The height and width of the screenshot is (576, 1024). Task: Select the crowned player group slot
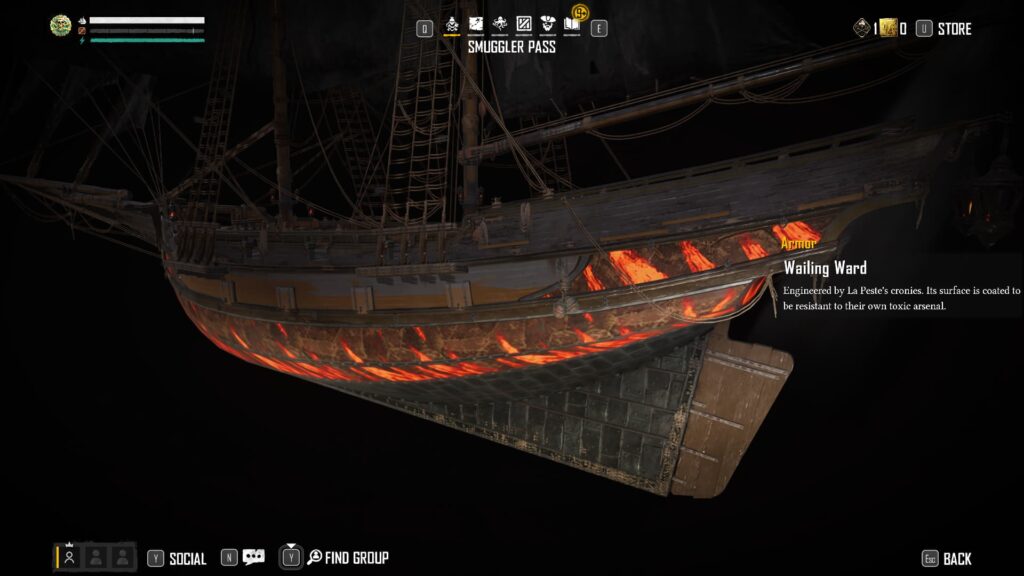coord(69,557)
